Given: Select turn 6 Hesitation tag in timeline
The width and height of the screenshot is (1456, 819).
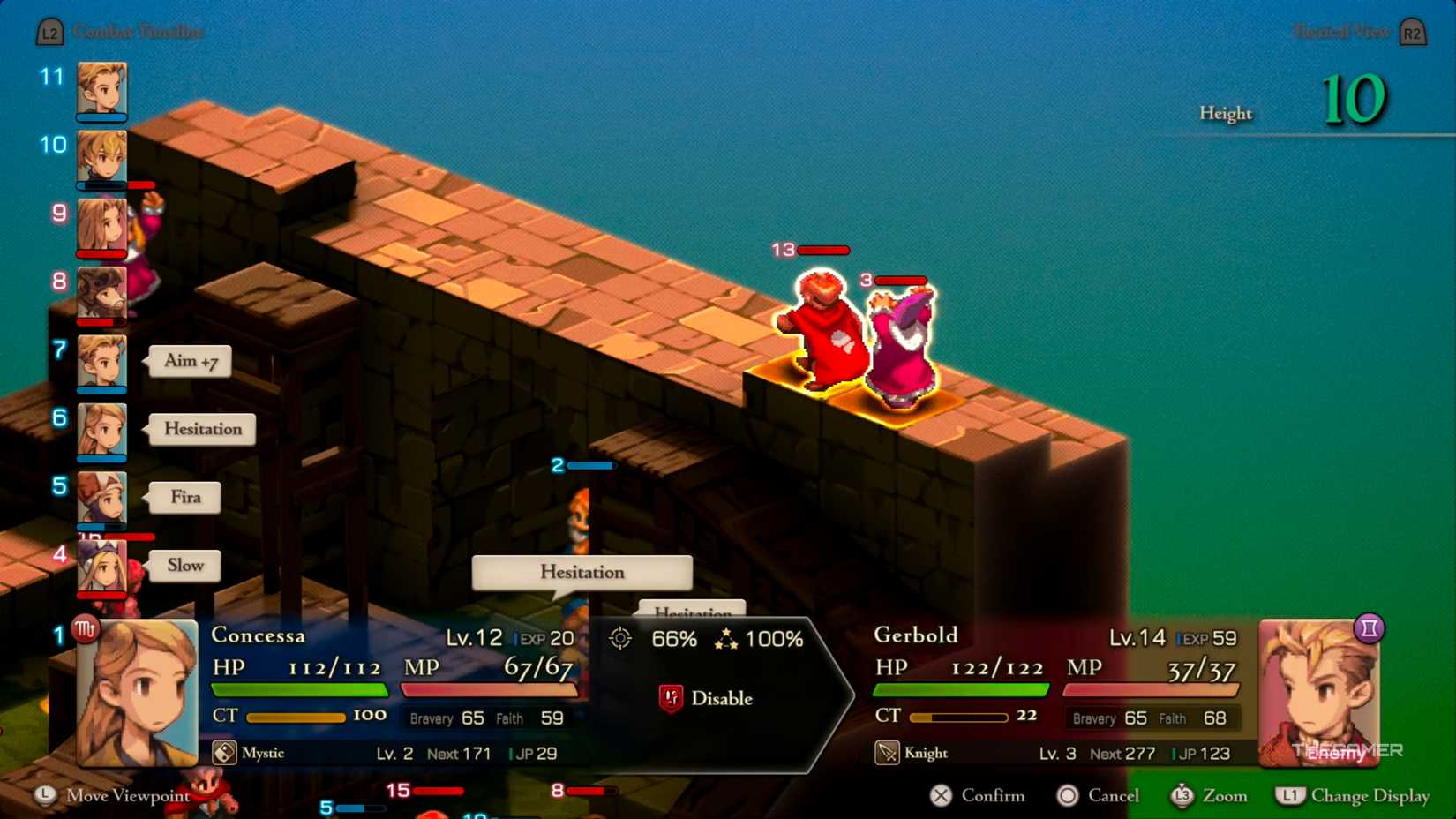Looking at the screenshot, I should [202, 429].
